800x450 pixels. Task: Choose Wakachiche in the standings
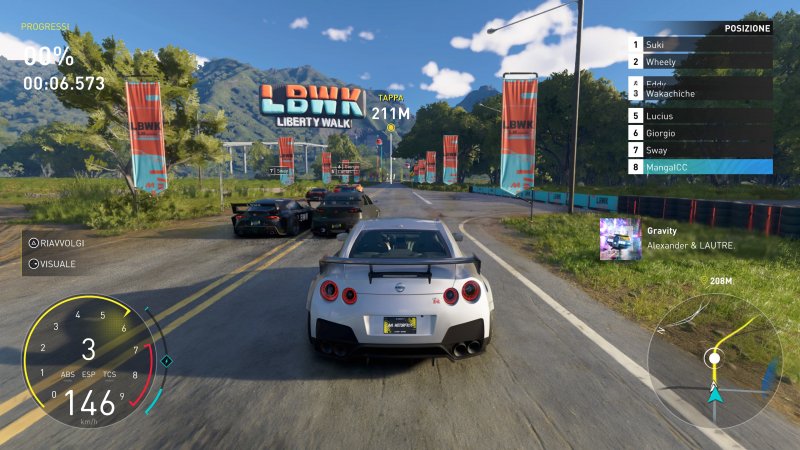[x=700, y=94]
